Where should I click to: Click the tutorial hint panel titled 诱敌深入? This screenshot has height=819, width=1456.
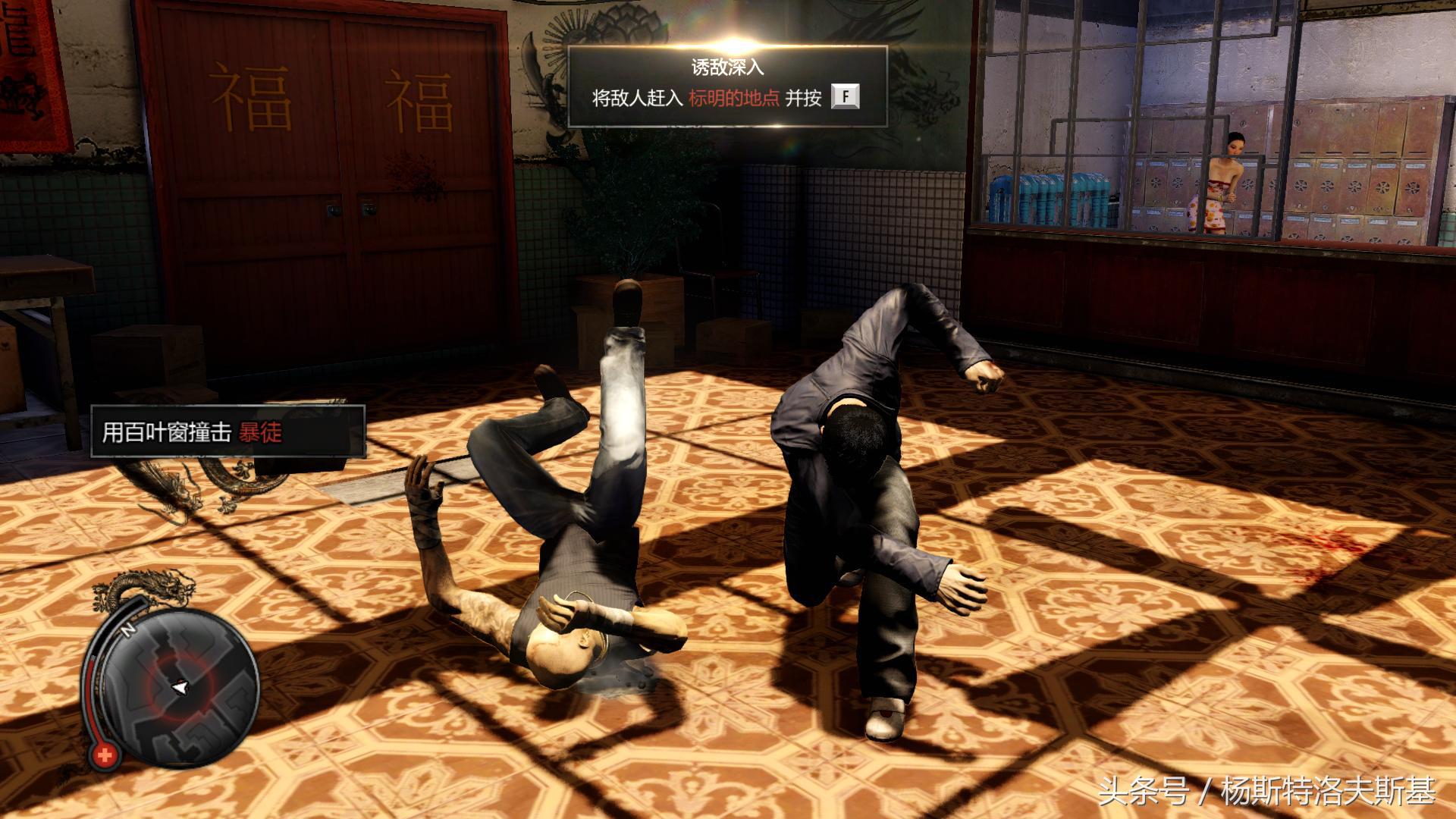pyautogui.click(x=727, y=86)
